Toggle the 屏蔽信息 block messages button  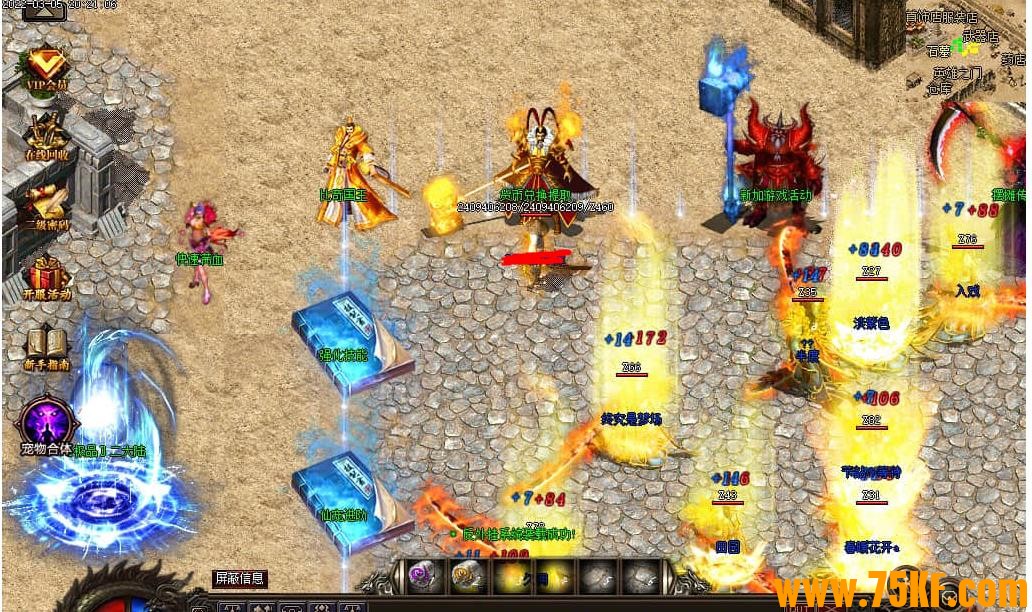tap(240, 578)
